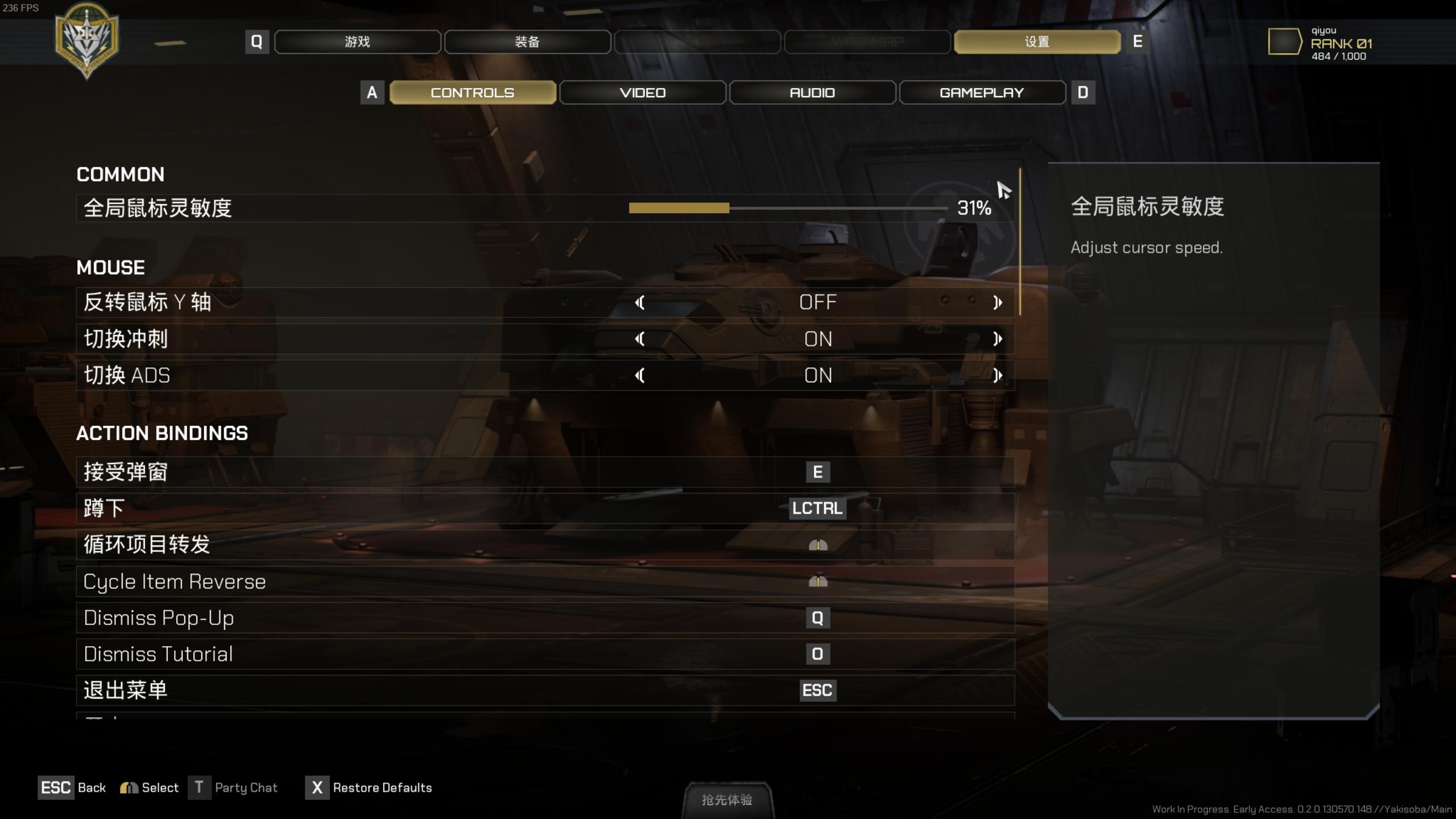Click left arrow on 切换冲刺 row
This screenshot has width=1456, height=819.
point(640,339)
